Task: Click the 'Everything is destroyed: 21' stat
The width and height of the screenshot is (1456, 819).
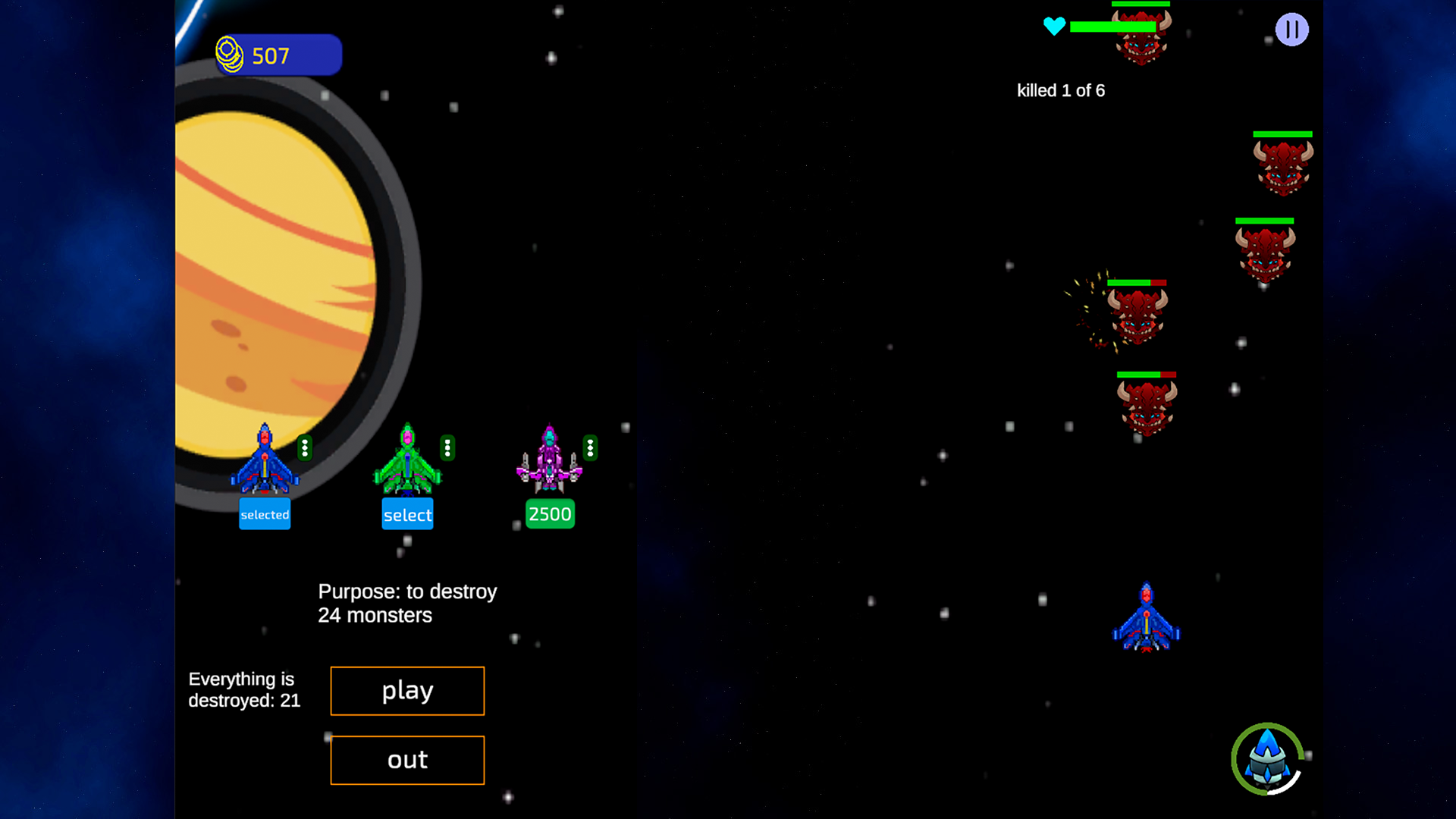Action: coord(244,690)
